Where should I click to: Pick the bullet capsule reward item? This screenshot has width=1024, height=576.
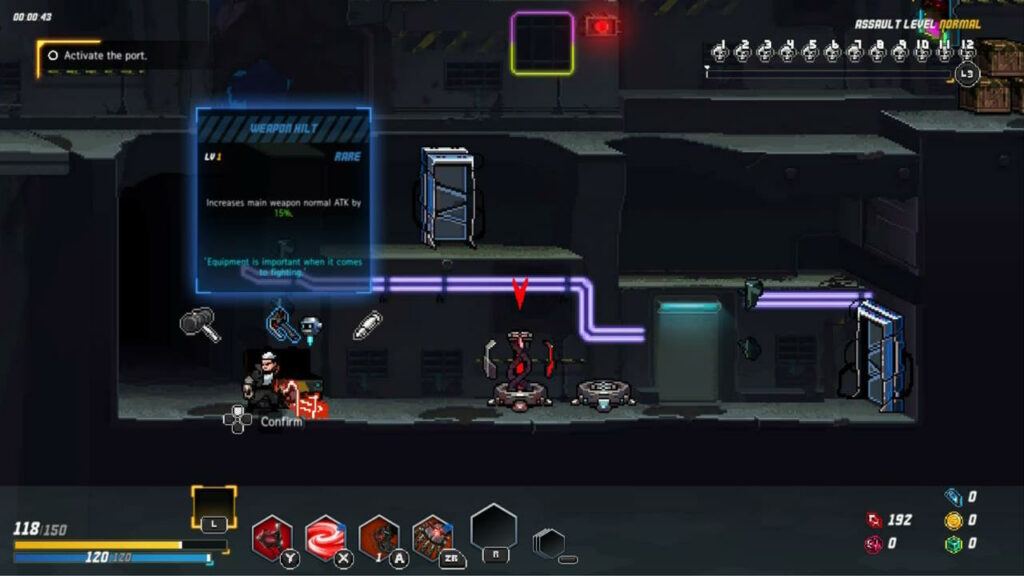(367, 325)
